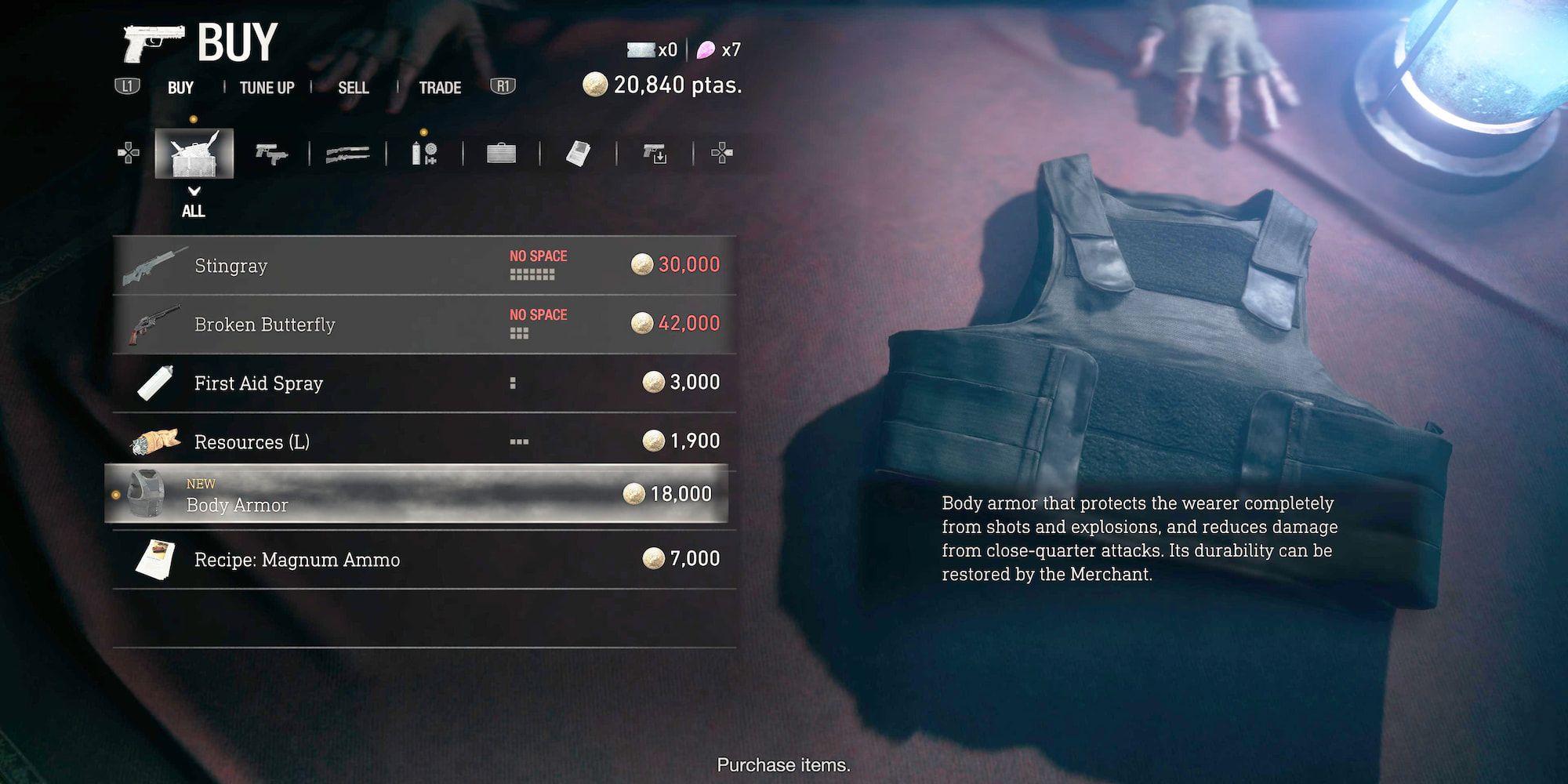
Task: Click the new-item indicator dot on Body Armor
Action: point(114,493)
